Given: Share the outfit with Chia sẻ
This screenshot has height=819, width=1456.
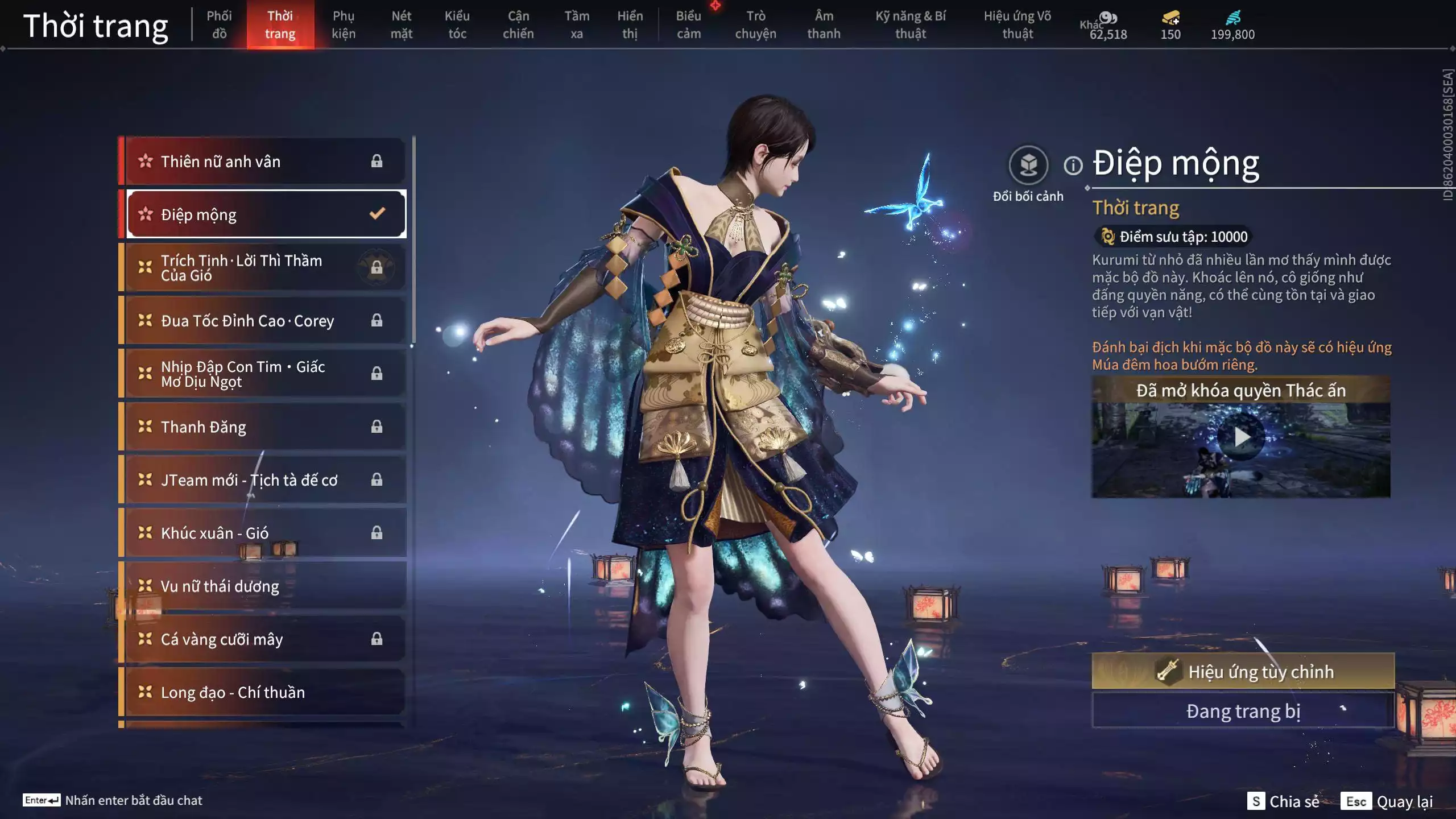Looking at the screenshot, I should click(x=1284, y=801).
